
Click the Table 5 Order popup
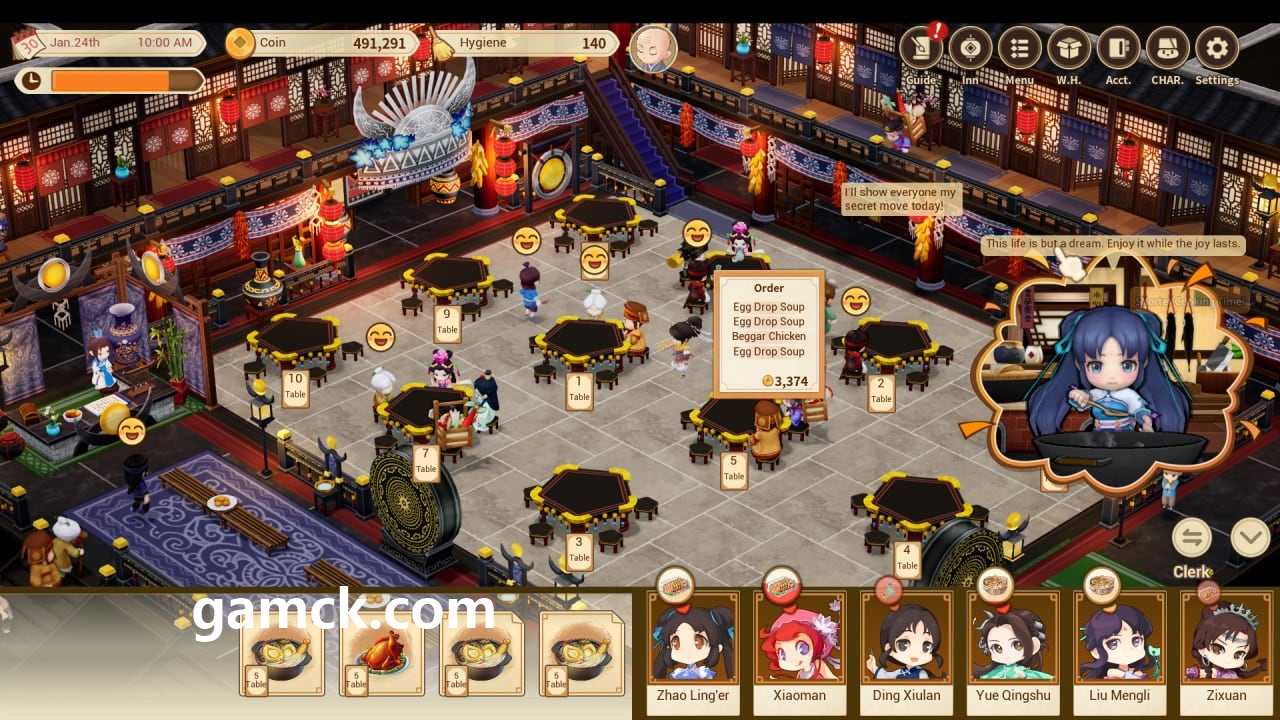tap(769, 332)
